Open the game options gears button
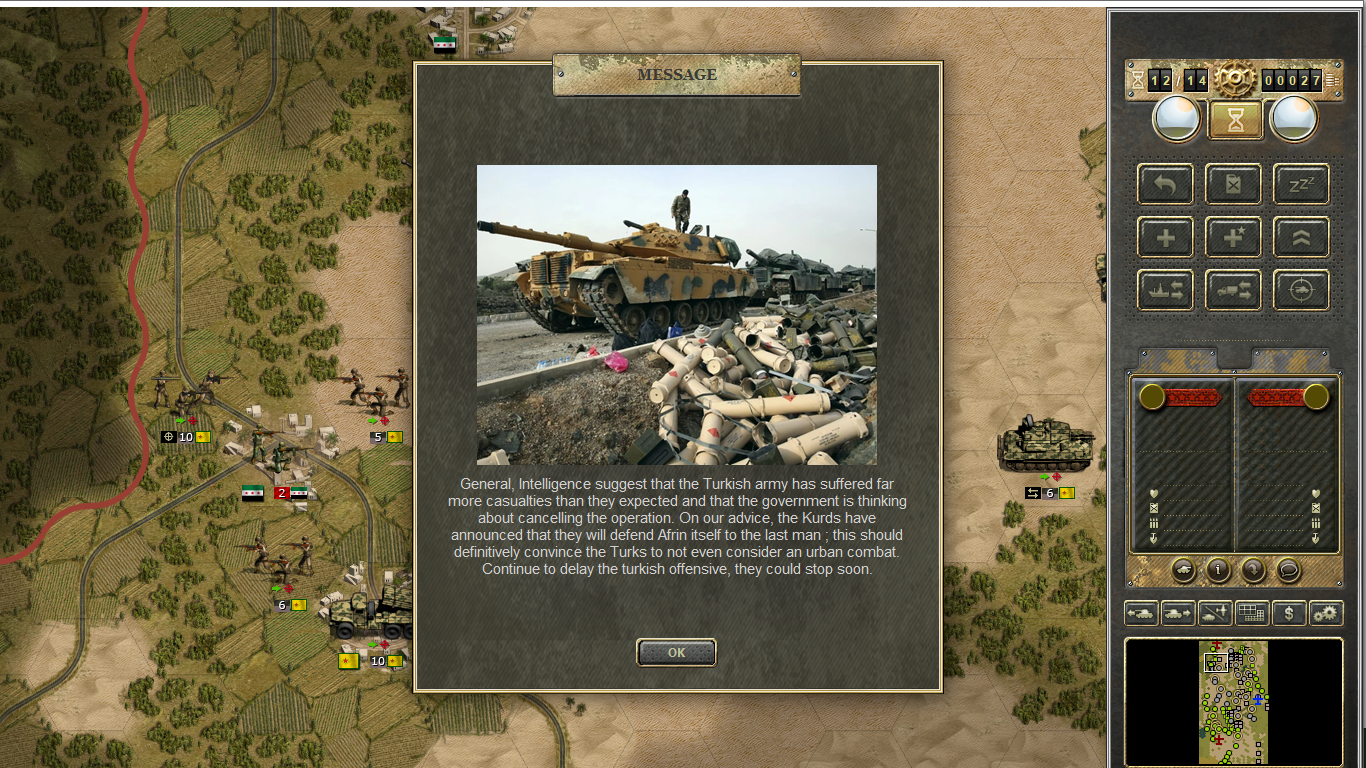 (x=1326, y=613)
